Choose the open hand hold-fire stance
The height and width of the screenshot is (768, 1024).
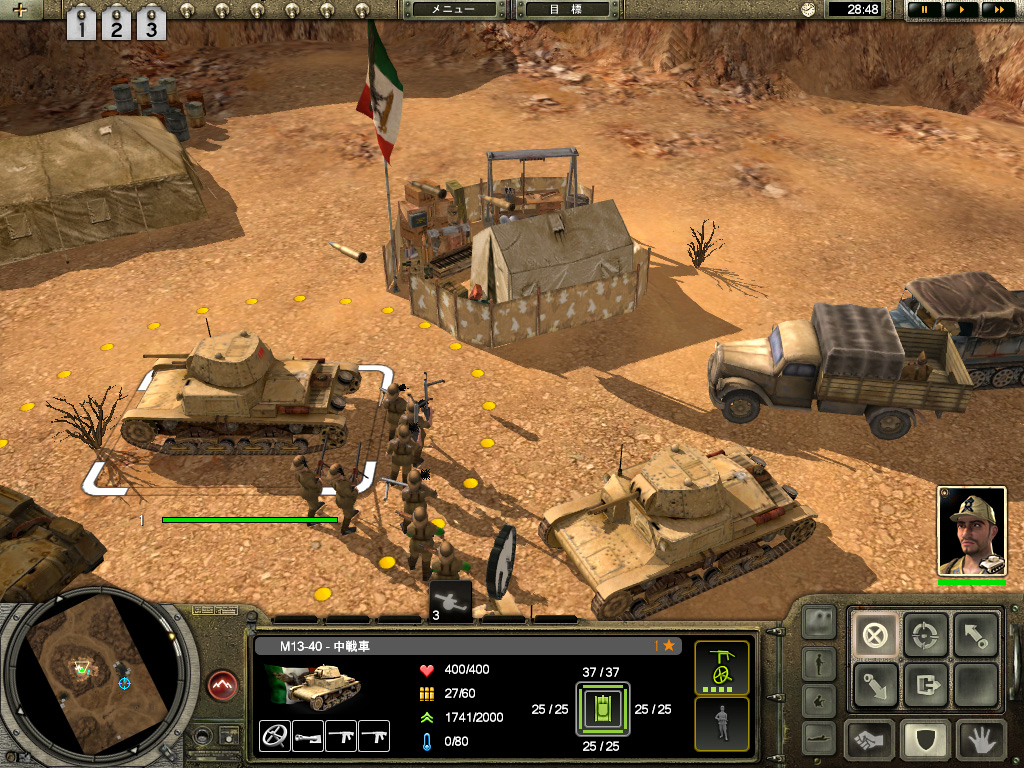point(979,741)
